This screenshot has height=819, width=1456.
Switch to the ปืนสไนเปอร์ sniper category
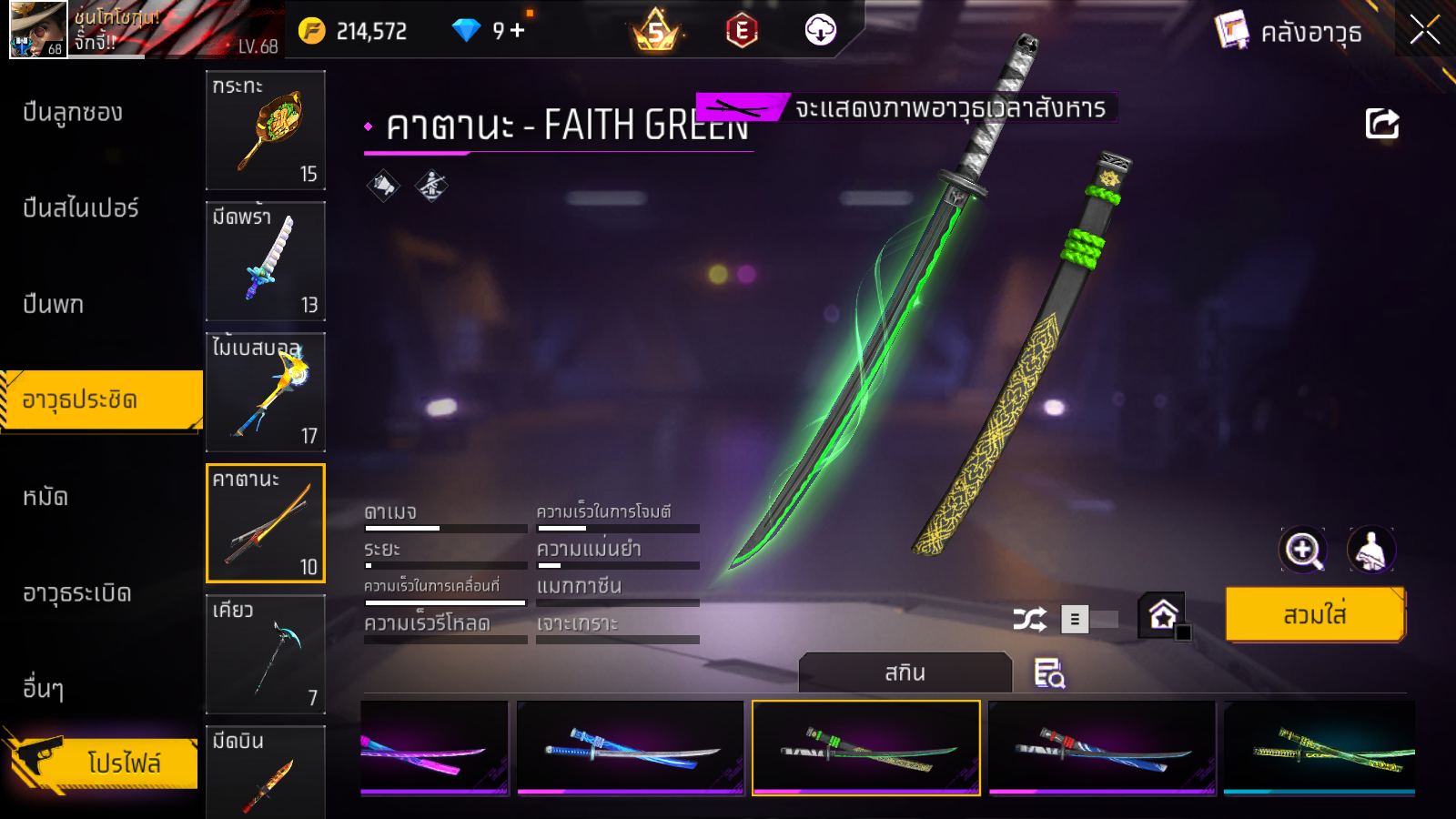tap(81, 208)
